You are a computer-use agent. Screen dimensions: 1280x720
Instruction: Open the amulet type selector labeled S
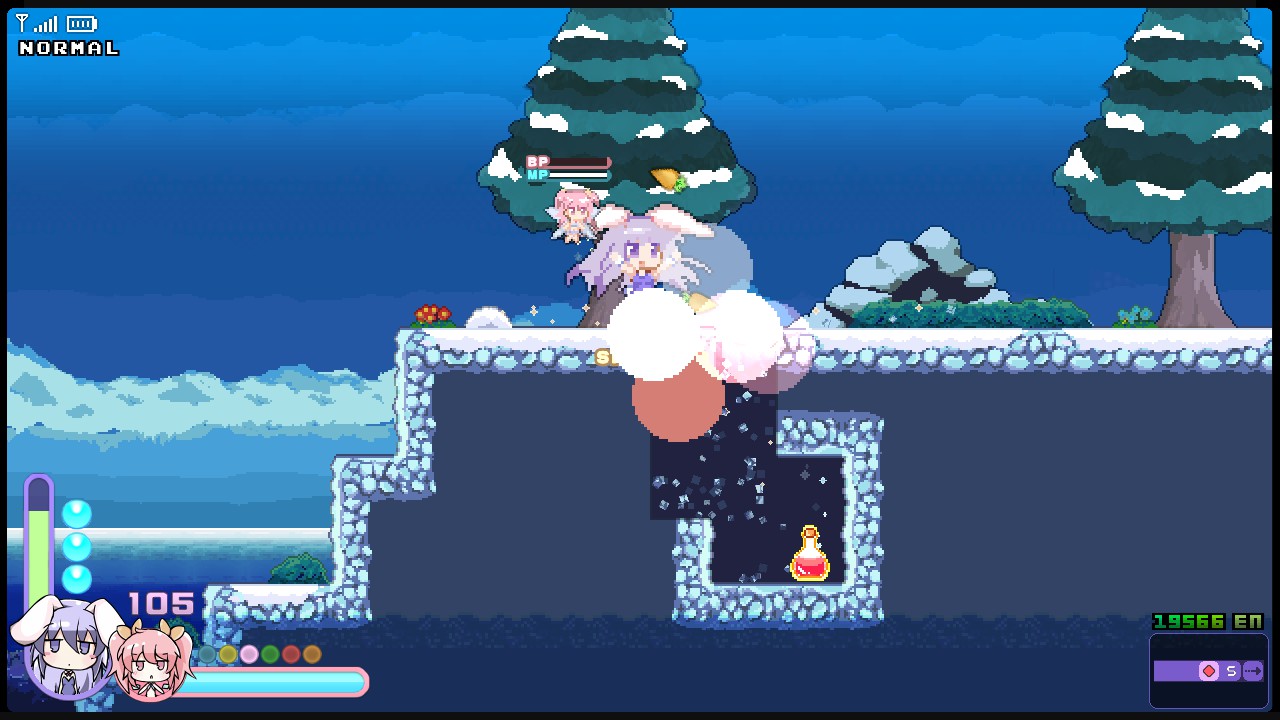pyautogui.click(x=1232, y=671)
